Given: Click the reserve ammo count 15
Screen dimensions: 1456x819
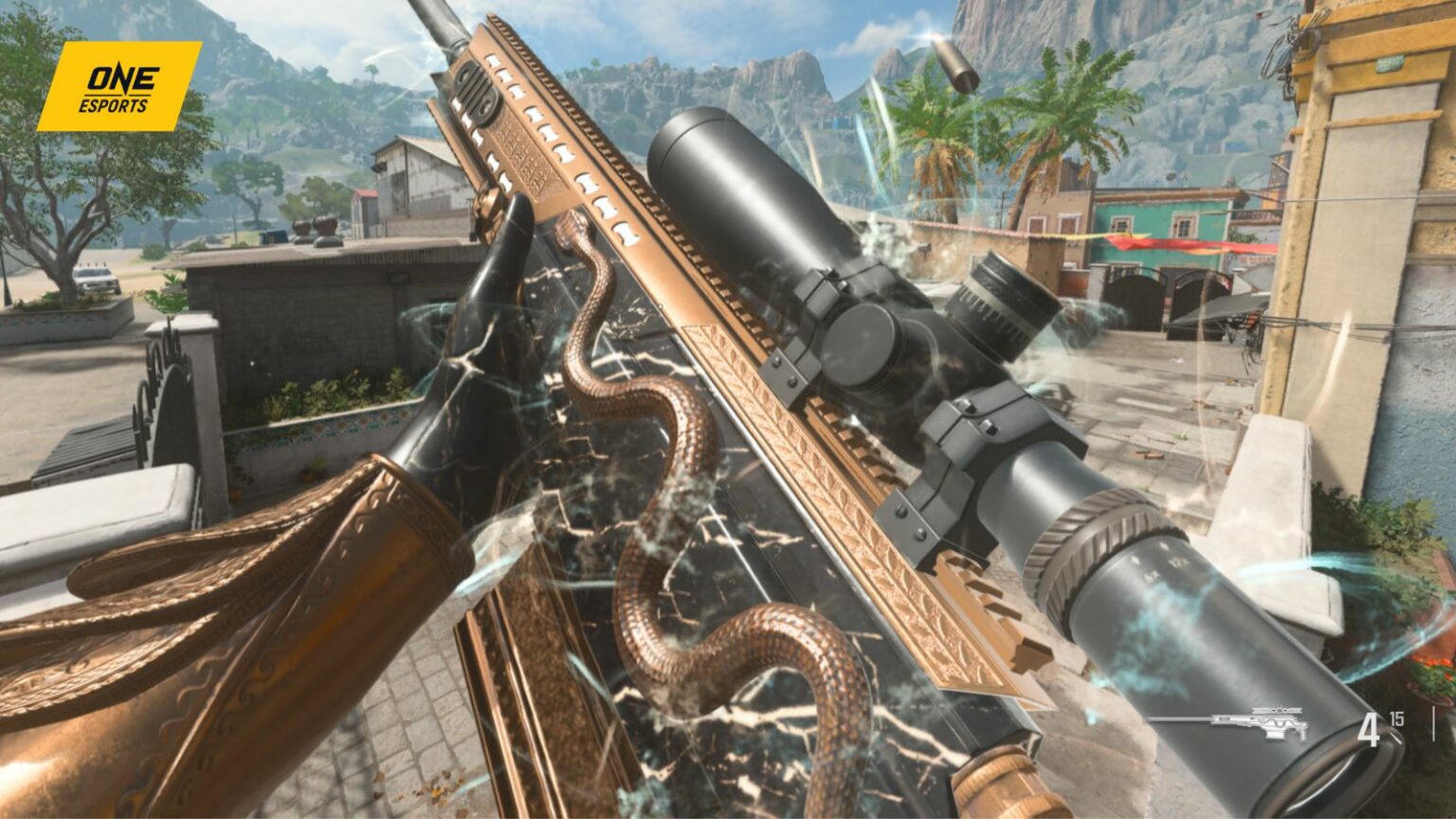Looking at the screenshot, I should point(1395,719).
